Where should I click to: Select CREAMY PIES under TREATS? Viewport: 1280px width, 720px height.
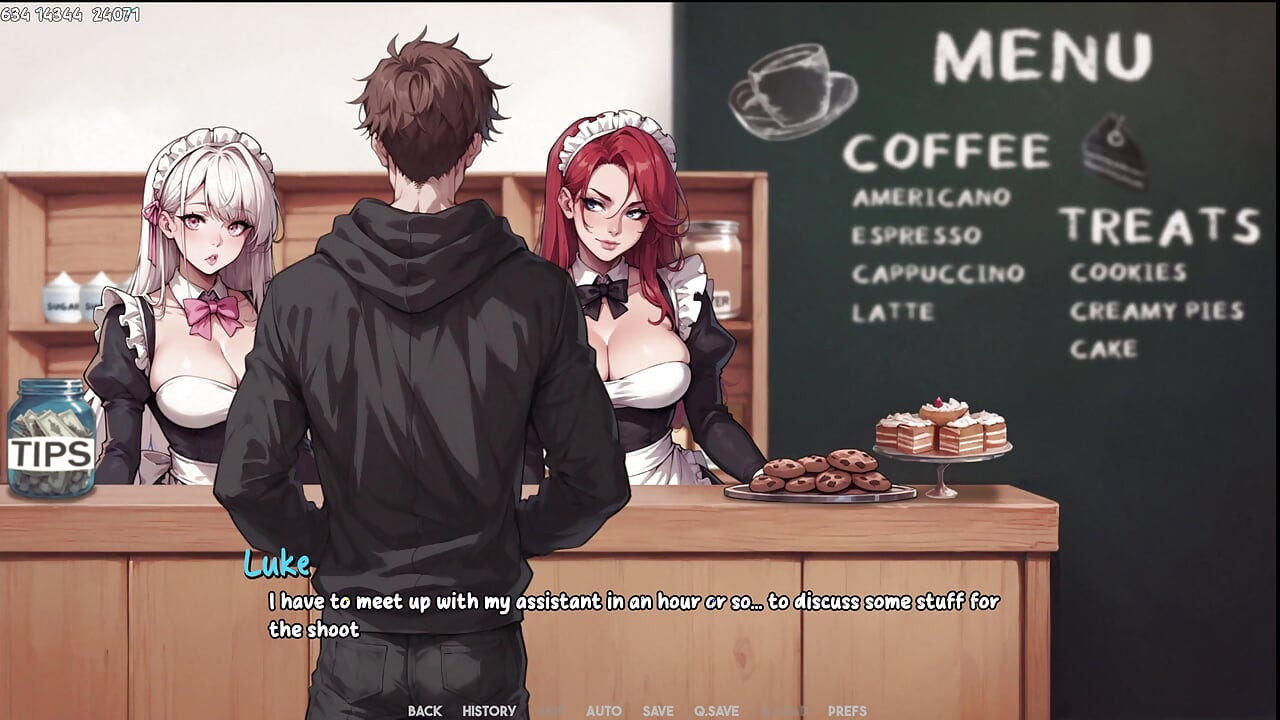[1156, 311]
